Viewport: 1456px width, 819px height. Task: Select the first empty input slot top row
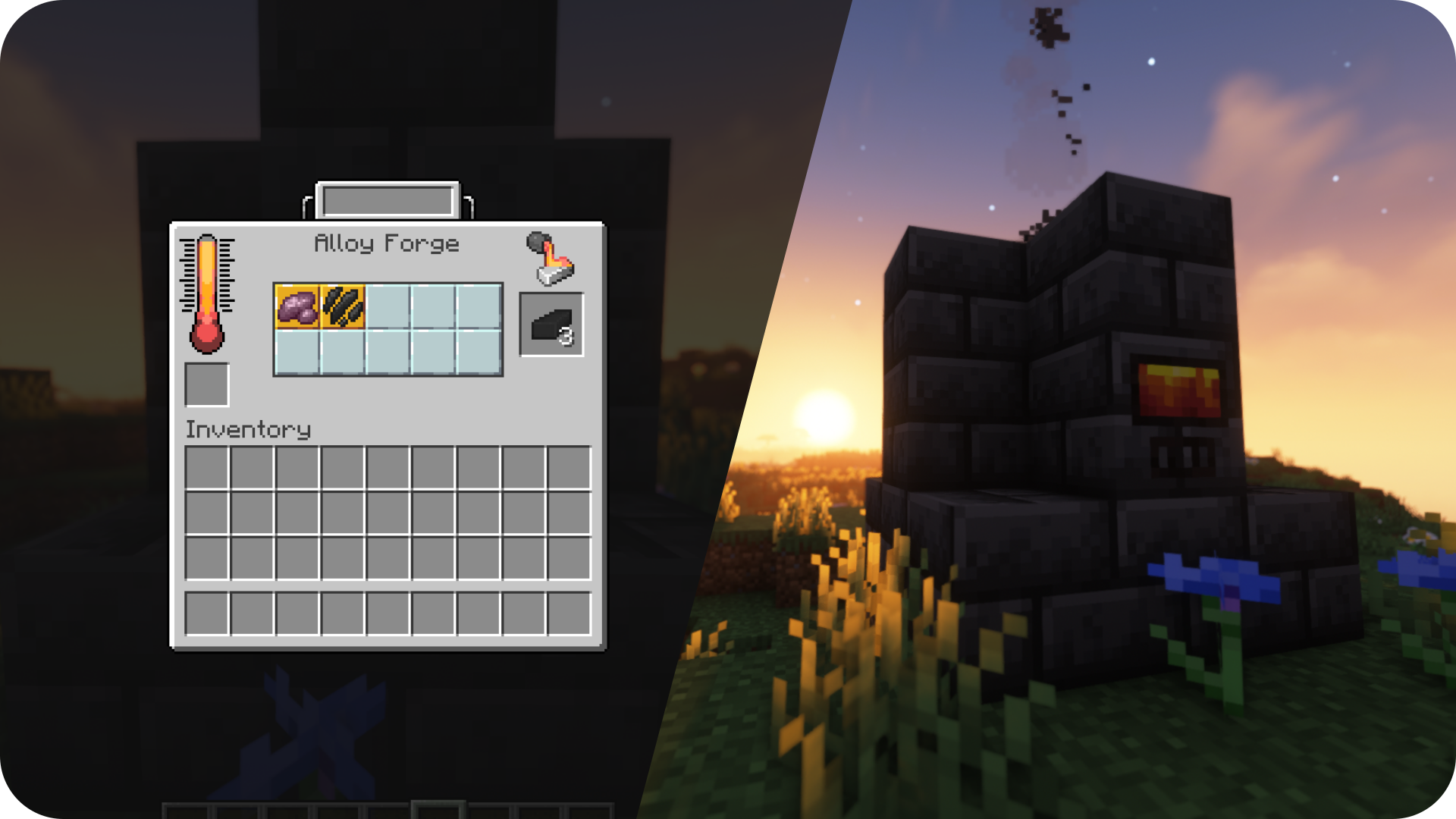(x=388, y=307)
